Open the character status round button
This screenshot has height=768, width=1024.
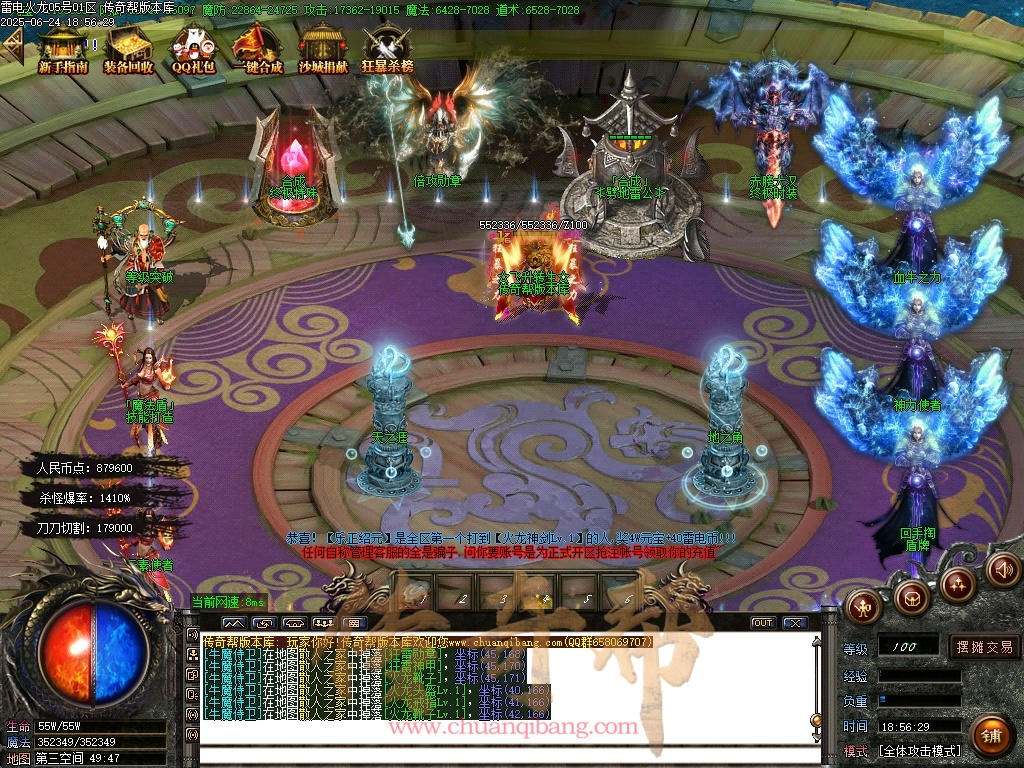tap(863, 604)
